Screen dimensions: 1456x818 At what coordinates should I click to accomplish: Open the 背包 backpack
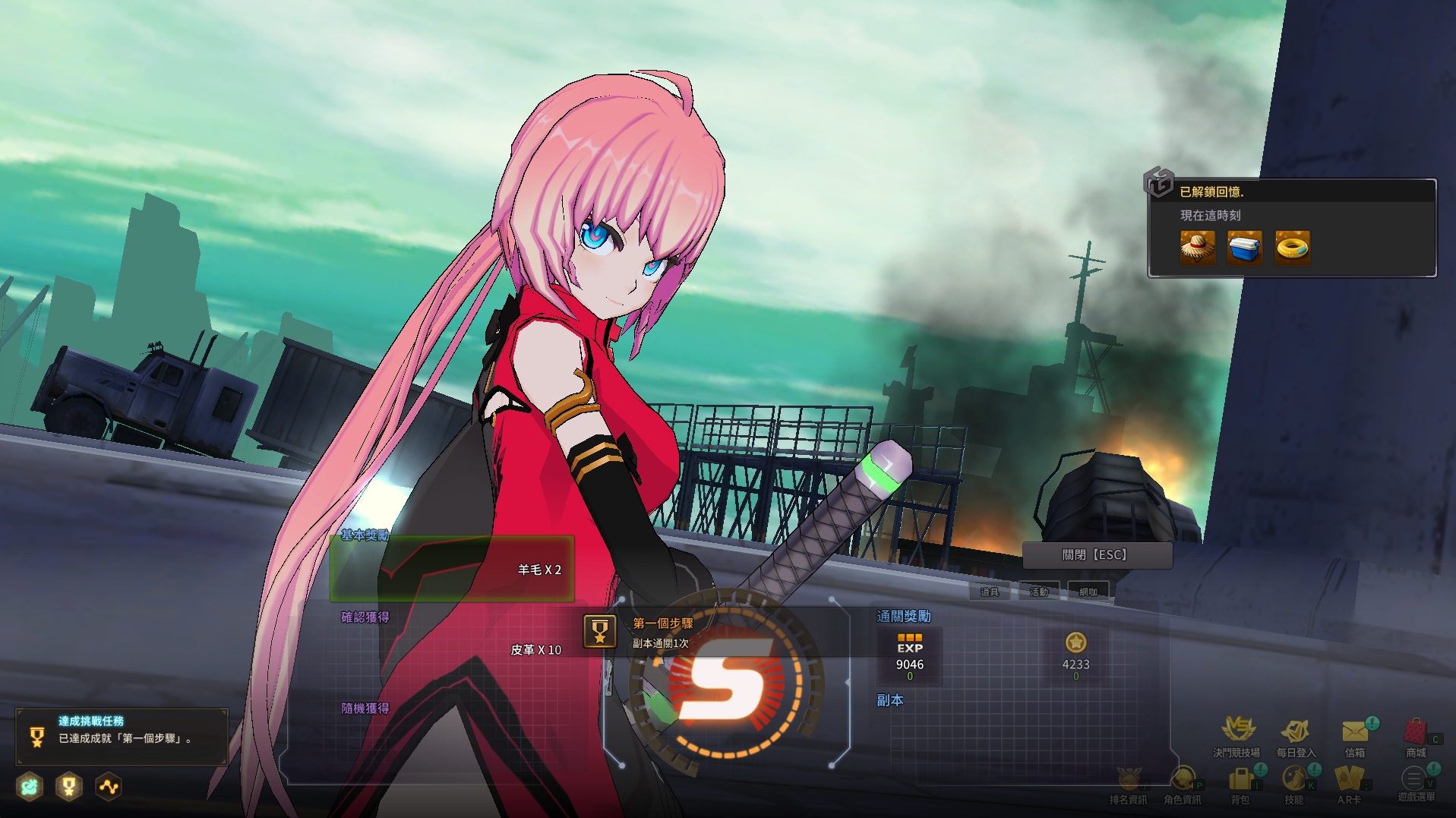(x=1240, y=782)
